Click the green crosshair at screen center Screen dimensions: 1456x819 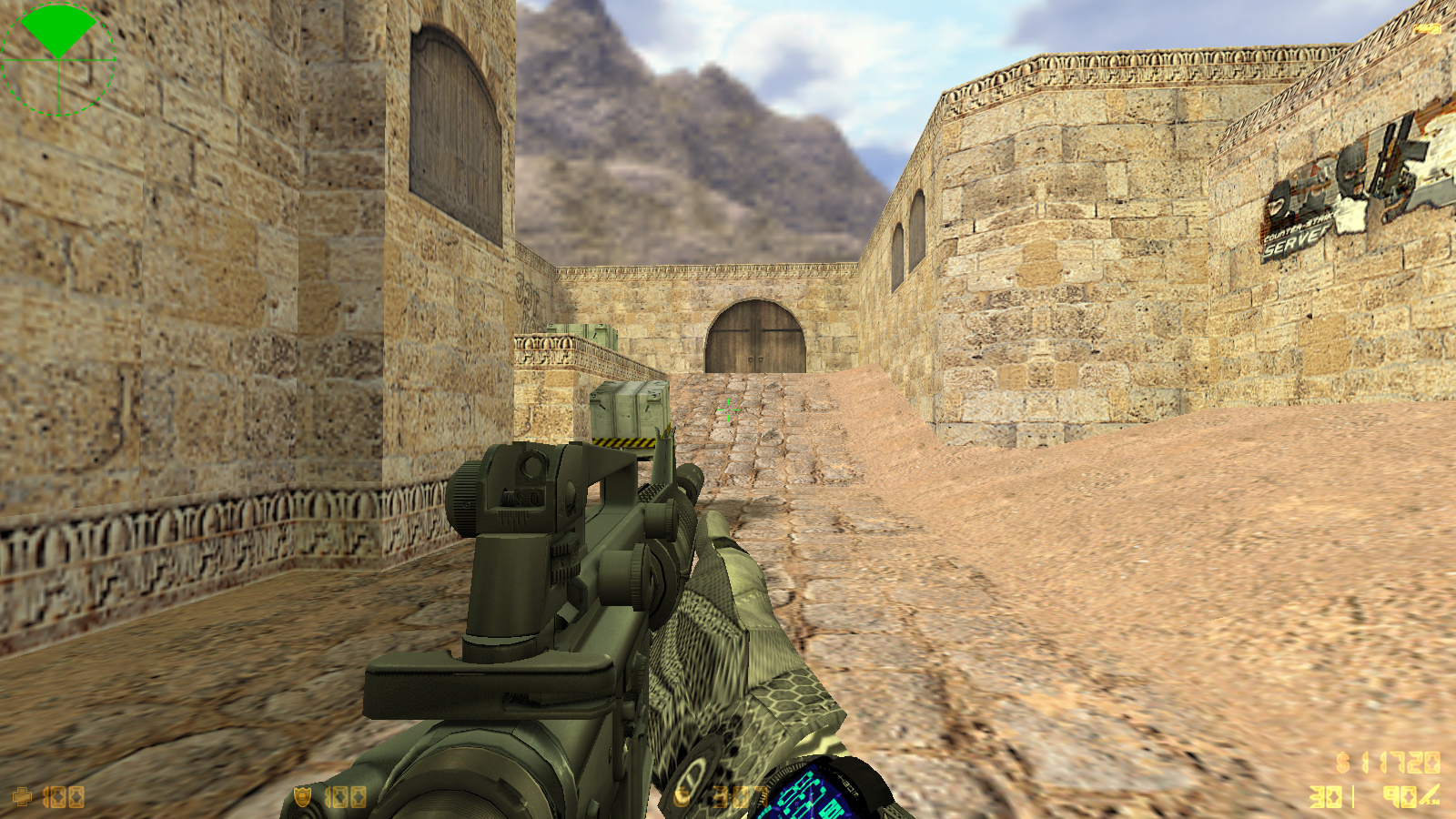coord(728,409)
